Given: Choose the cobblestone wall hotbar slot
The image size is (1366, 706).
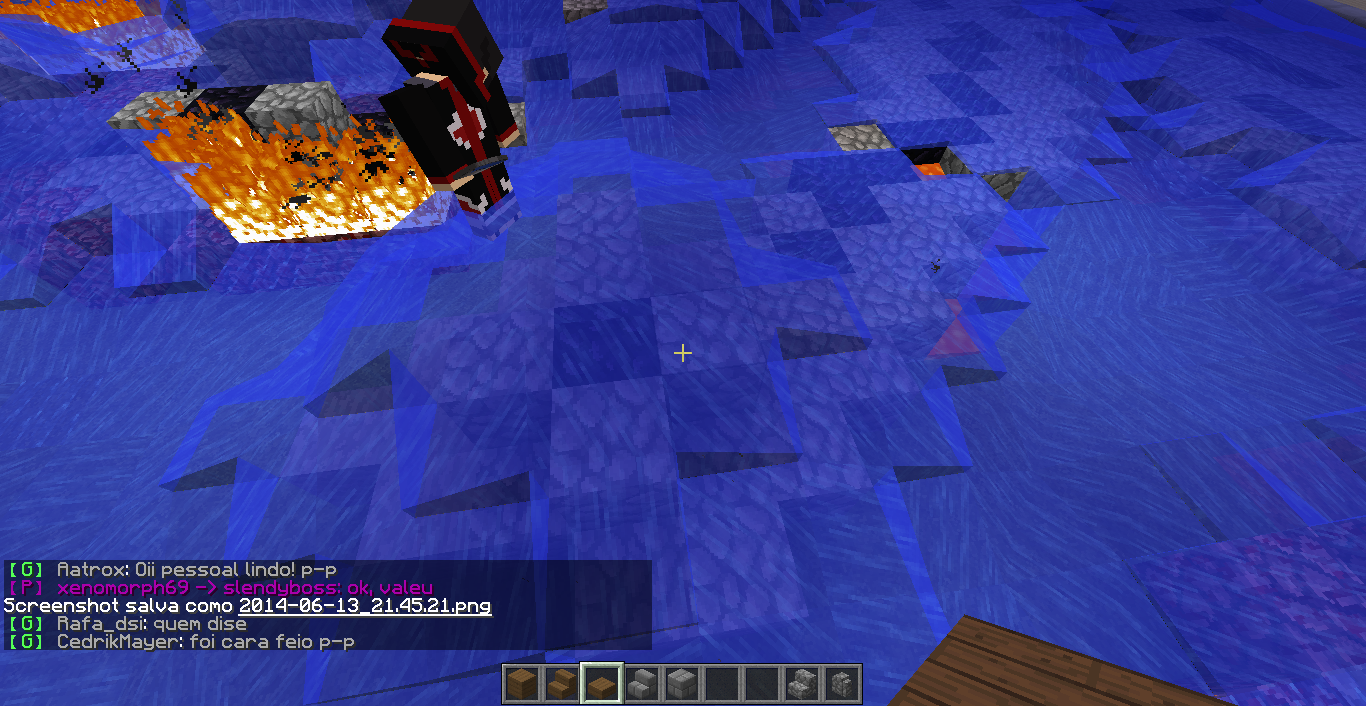Looking at the screenshot, I should click(x=841, y=684).
